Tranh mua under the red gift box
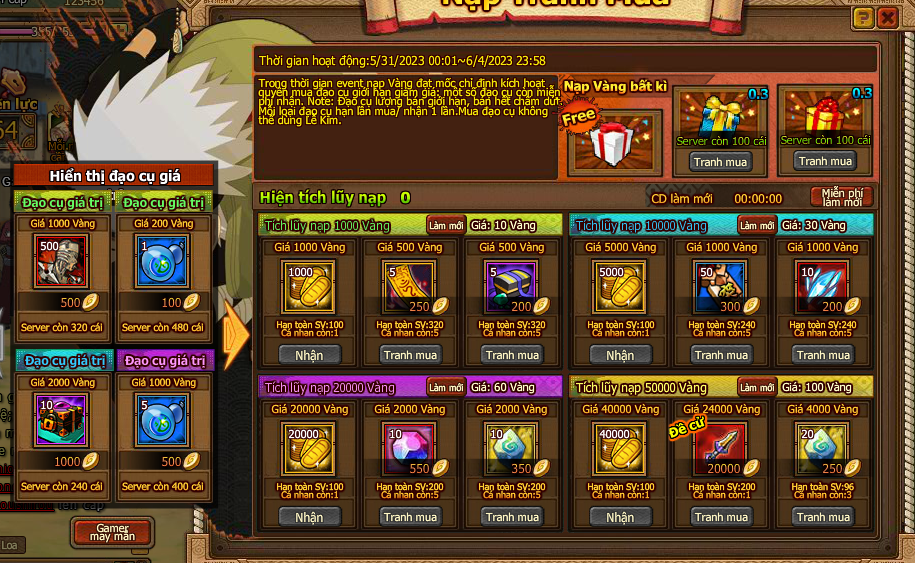 point(825,161)
